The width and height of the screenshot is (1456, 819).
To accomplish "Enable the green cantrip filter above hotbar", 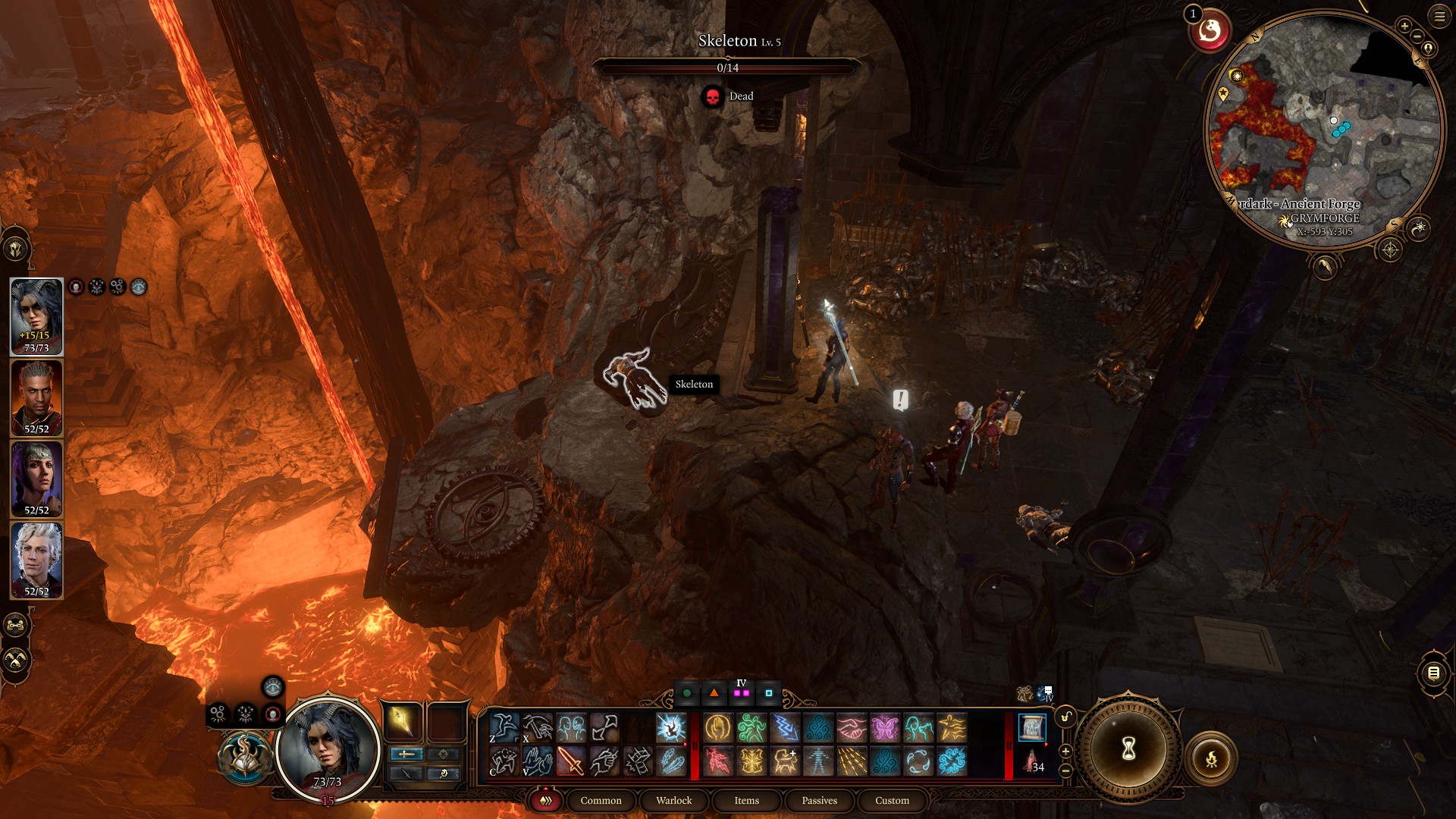I will tap(686, 693).
